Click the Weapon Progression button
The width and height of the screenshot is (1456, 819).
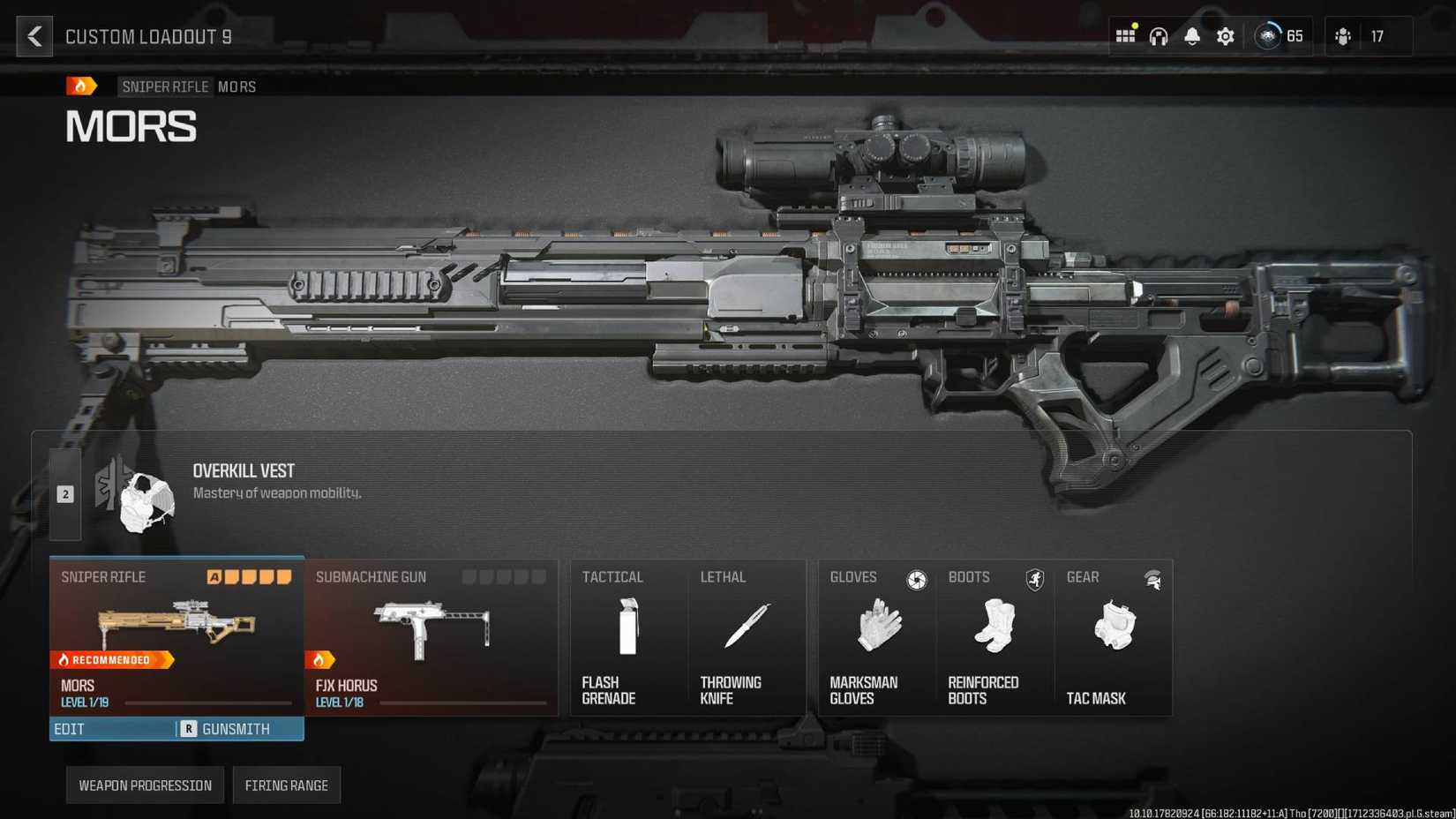coord(144,785)
